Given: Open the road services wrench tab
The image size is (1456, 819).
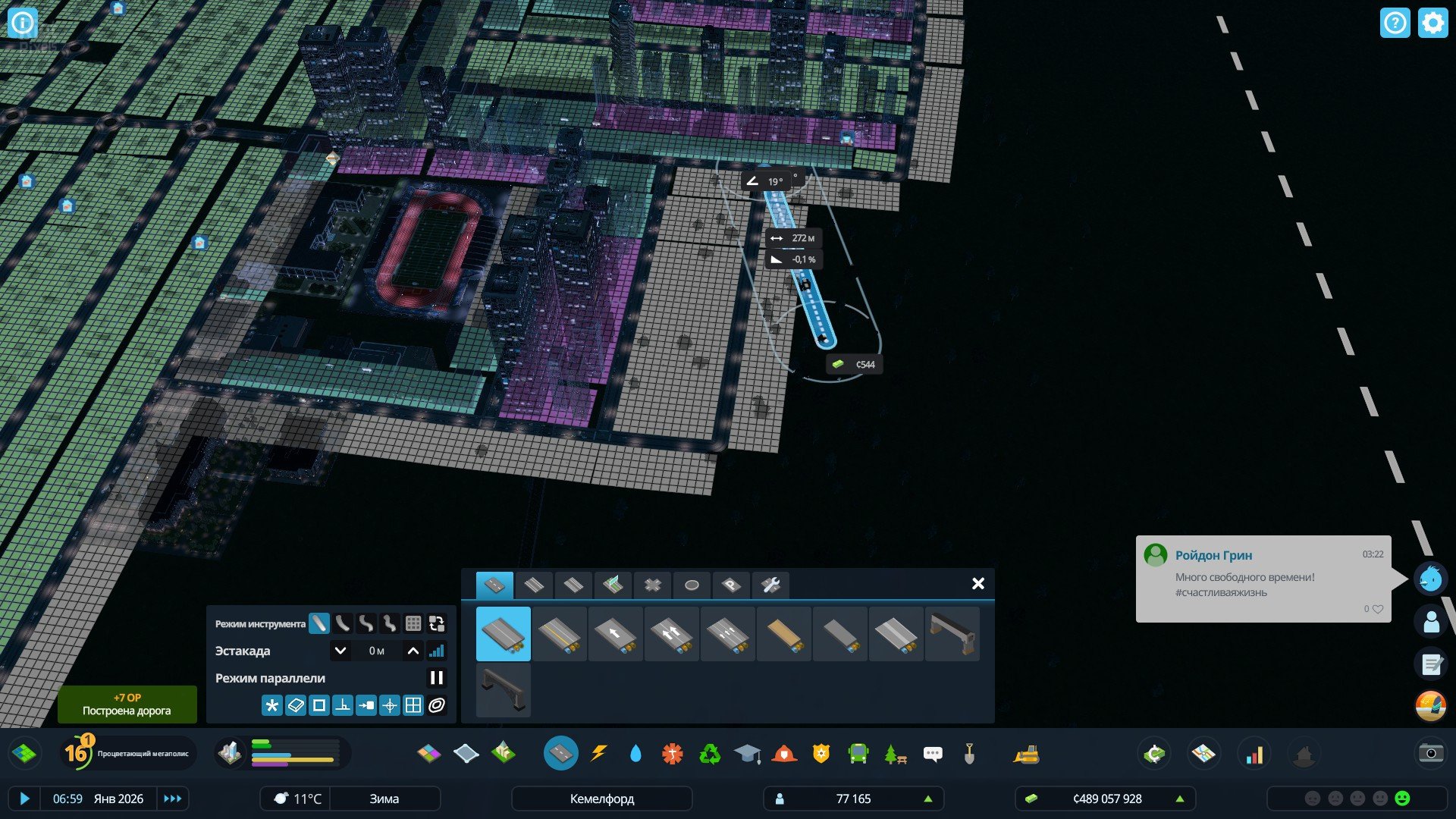Looking at the screenshot, I should [x=770, y=585].
